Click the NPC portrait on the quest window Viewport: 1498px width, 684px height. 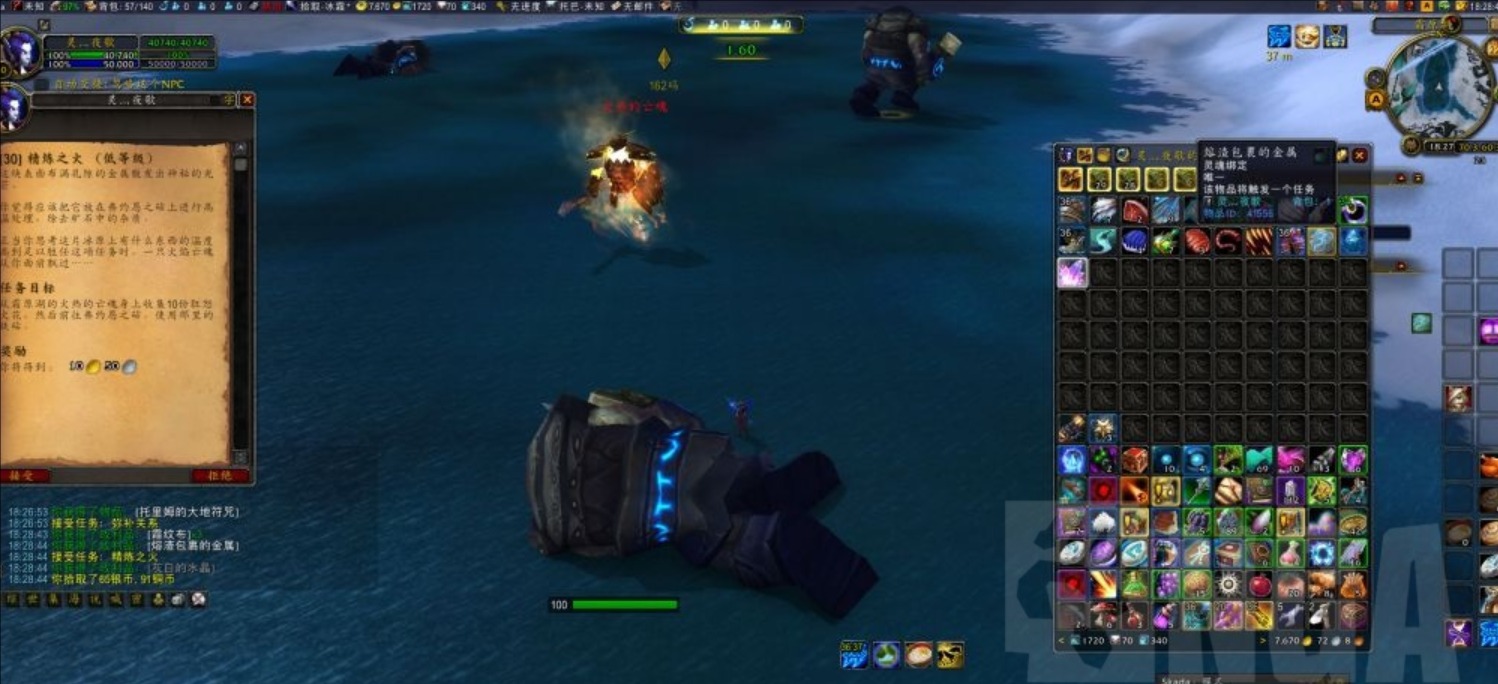pos(14,108)
